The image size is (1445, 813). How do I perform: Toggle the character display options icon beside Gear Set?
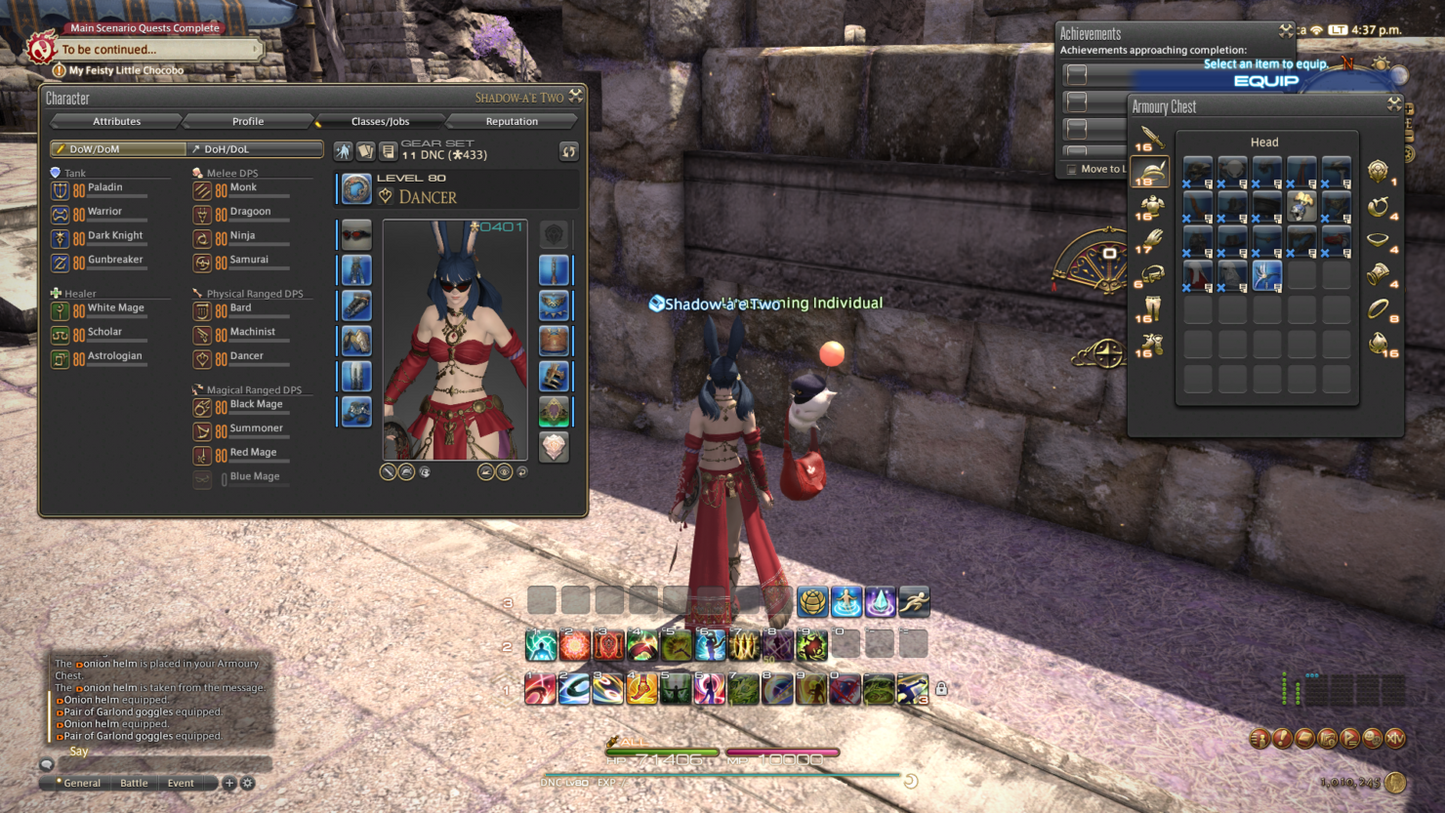pyautogui.click(x=345, y=150)
